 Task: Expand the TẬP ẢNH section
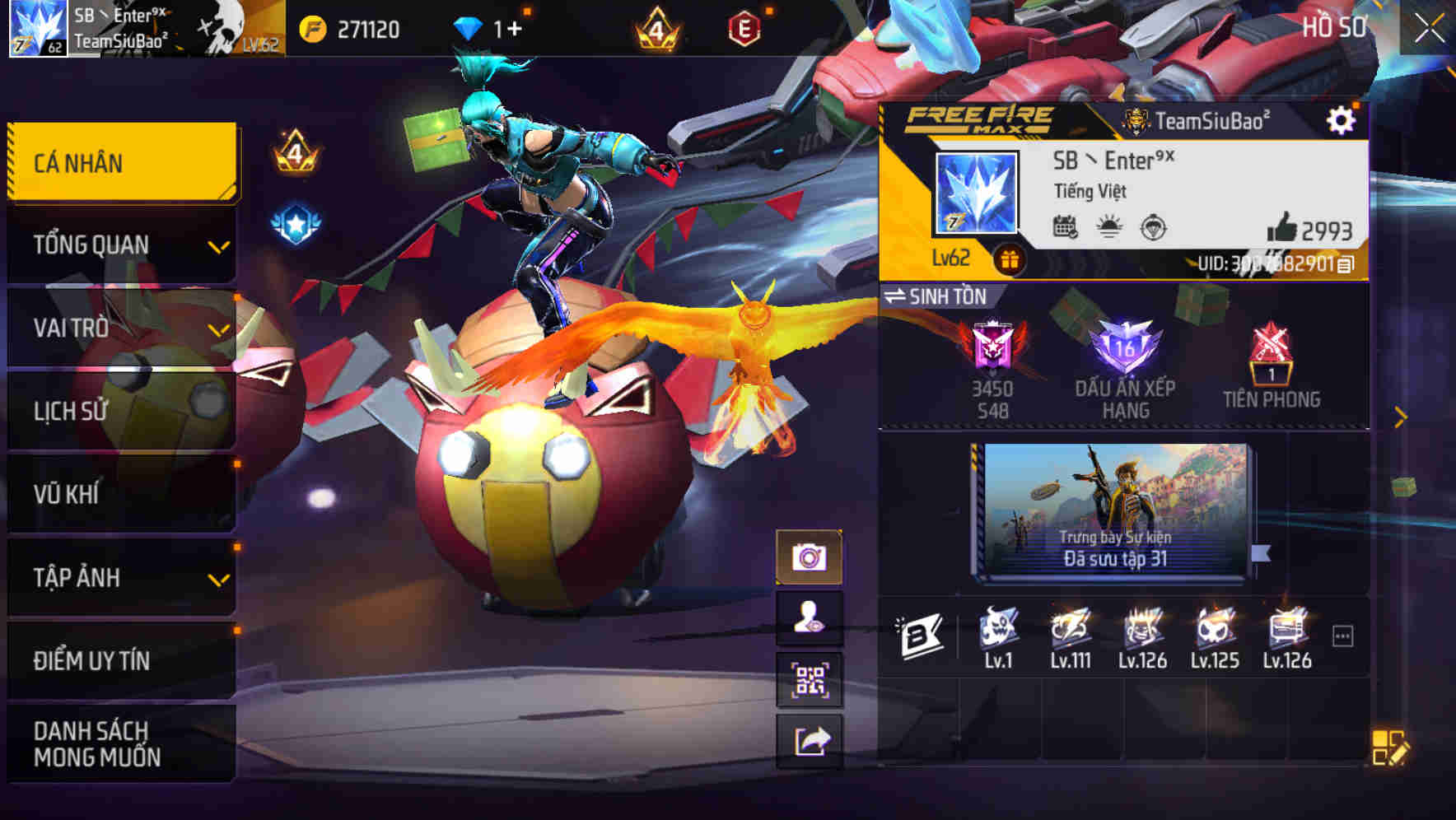pyautogui.click(x=120, y=578)
